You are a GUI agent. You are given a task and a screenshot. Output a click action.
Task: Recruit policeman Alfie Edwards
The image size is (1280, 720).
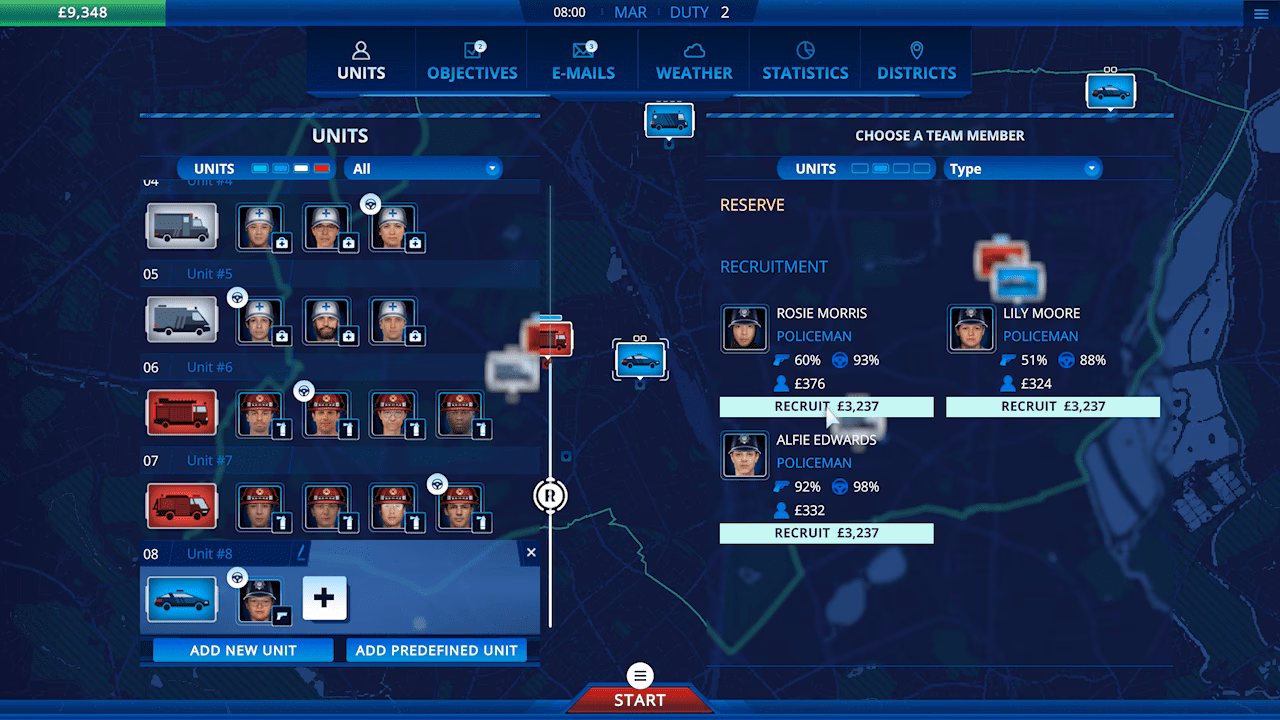click(826, 534)
